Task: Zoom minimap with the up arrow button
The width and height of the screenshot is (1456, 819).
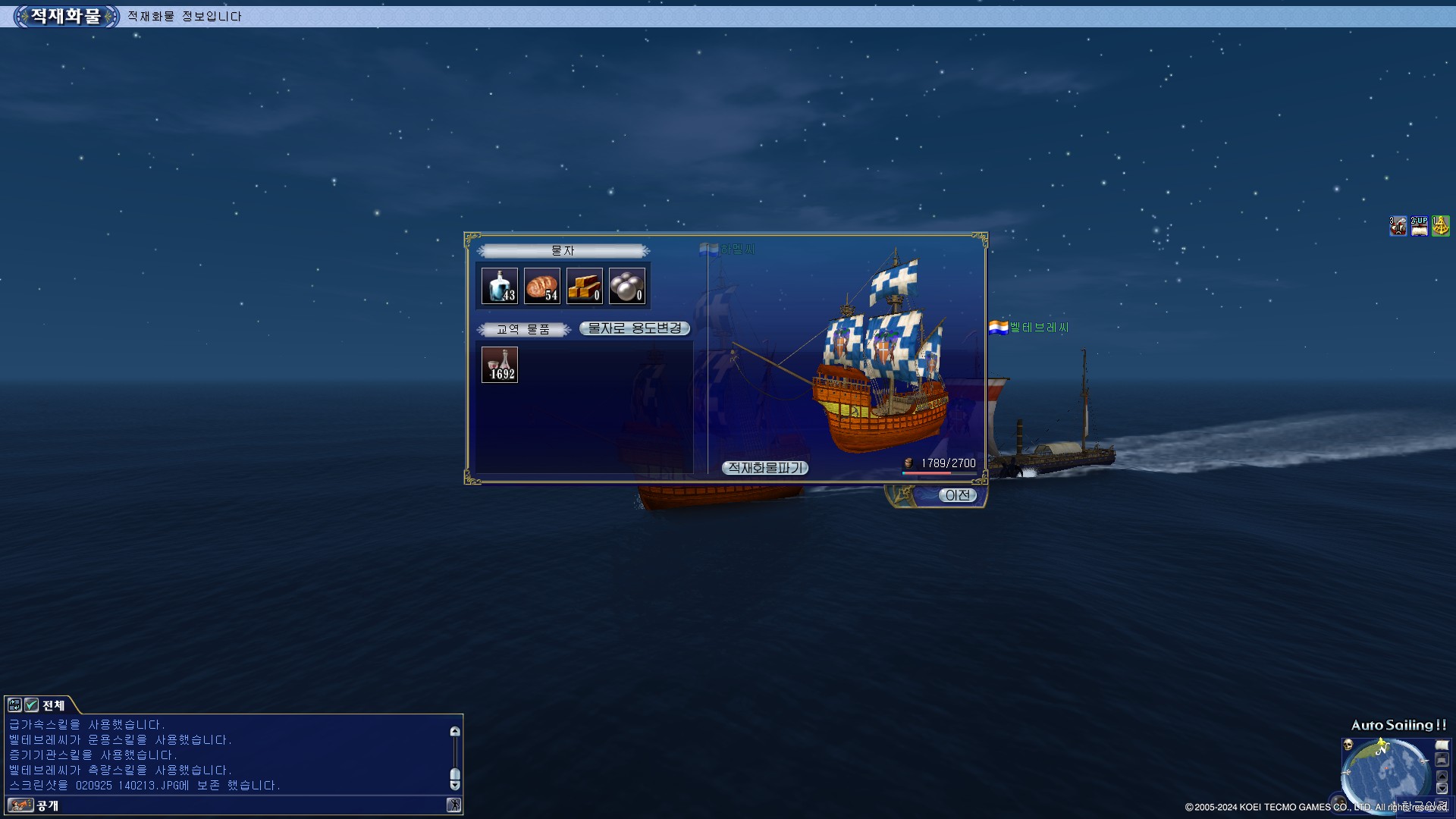Action: (x=1442, y=776)
